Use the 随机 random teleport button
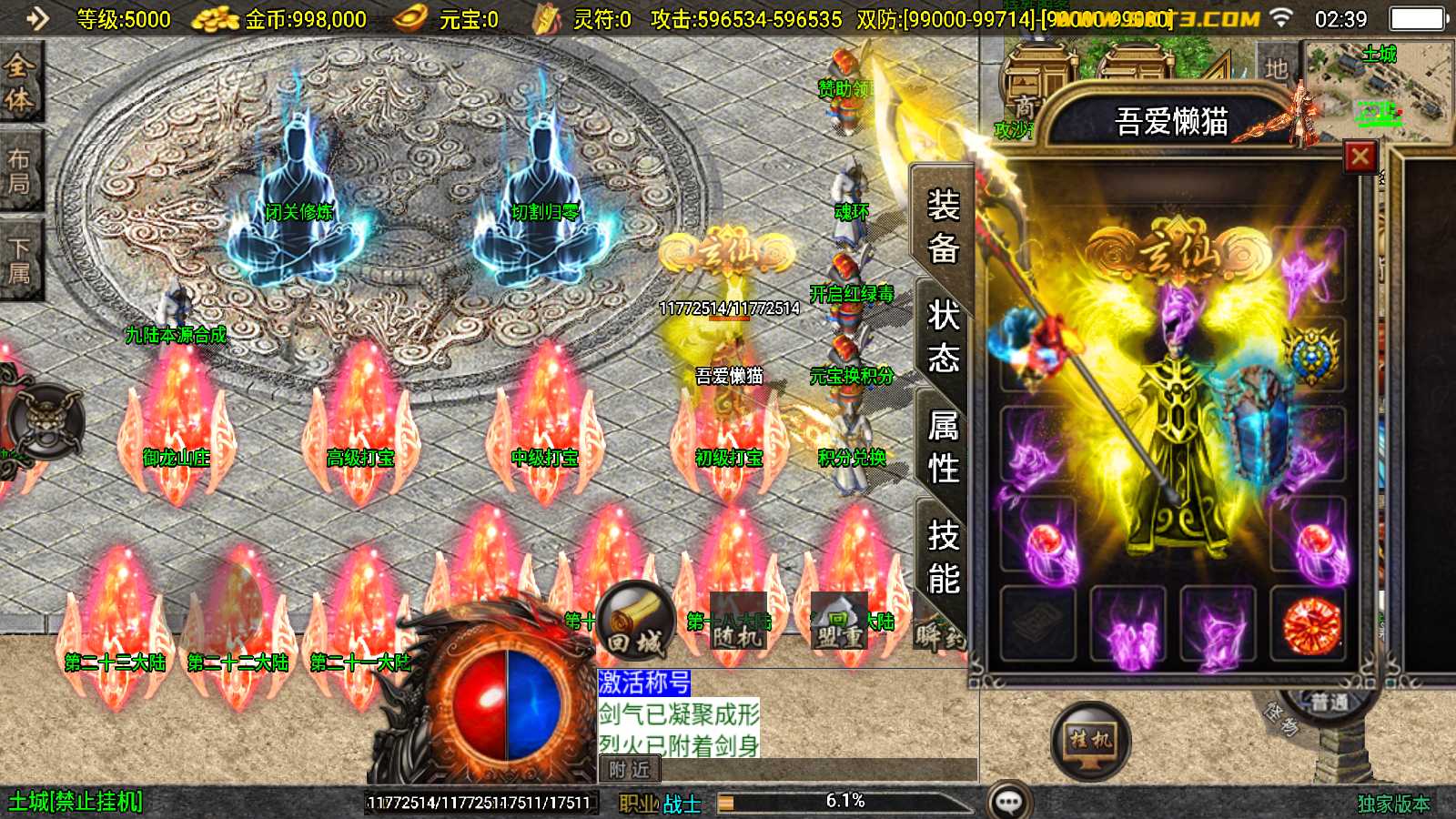Screen dimensions: 1456x819 click(735, 624)
